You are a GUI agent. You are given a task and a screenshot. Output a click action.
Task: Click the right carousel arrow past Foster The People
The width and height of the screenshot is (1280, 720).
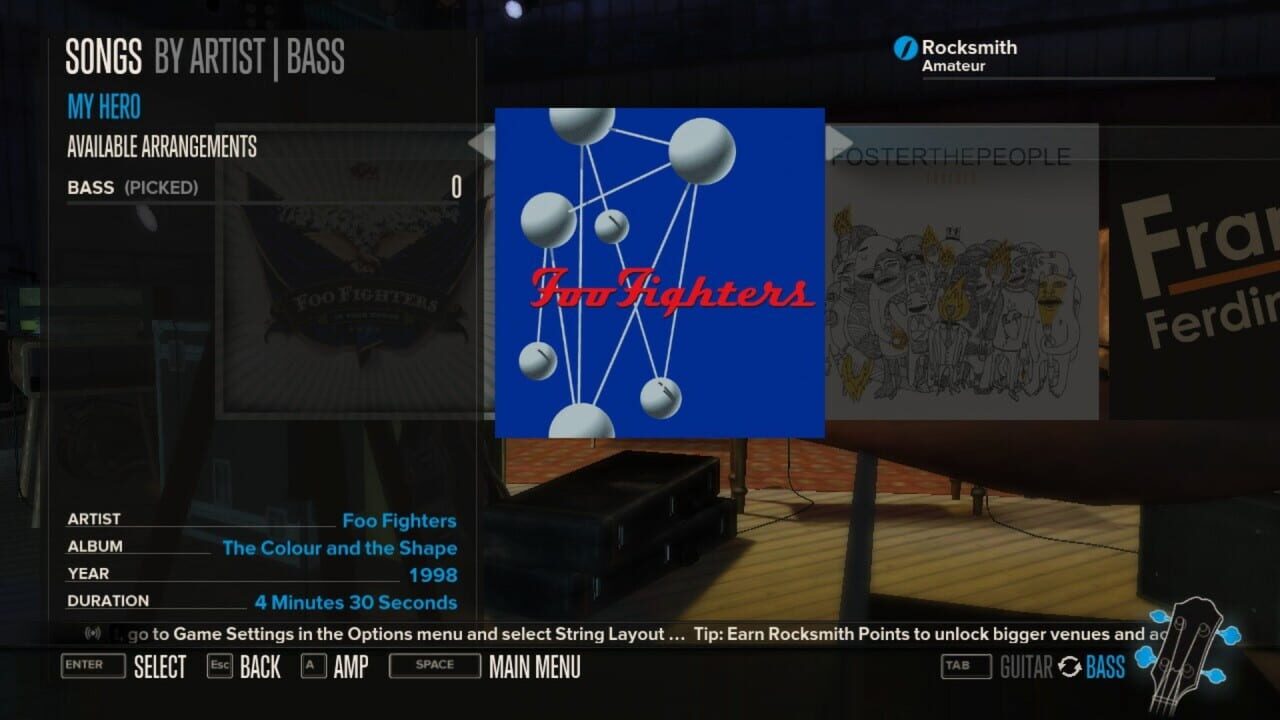(x=837, y=139)
